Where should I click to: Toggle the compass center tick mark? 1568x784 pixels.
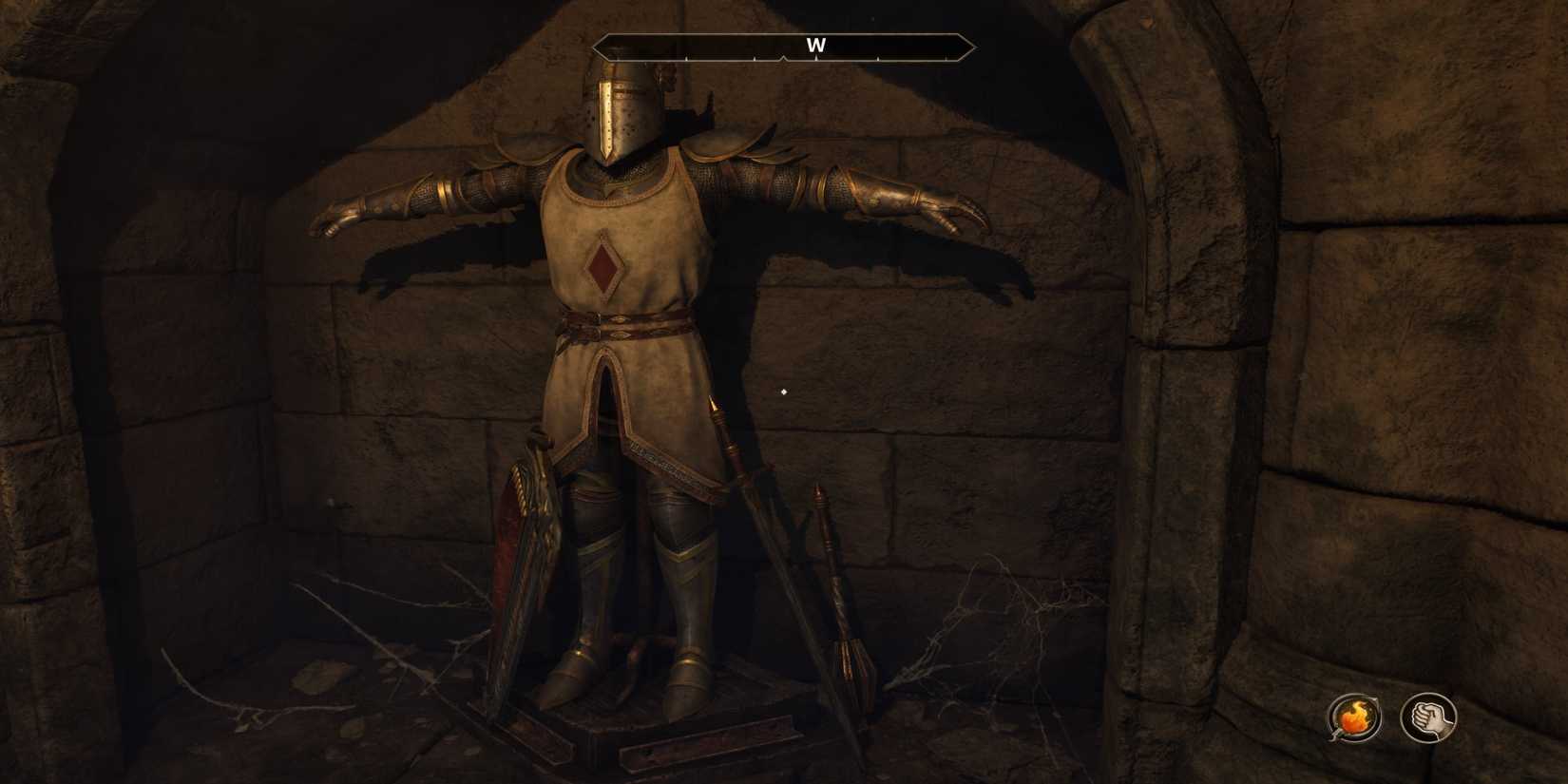pos(781,57)
